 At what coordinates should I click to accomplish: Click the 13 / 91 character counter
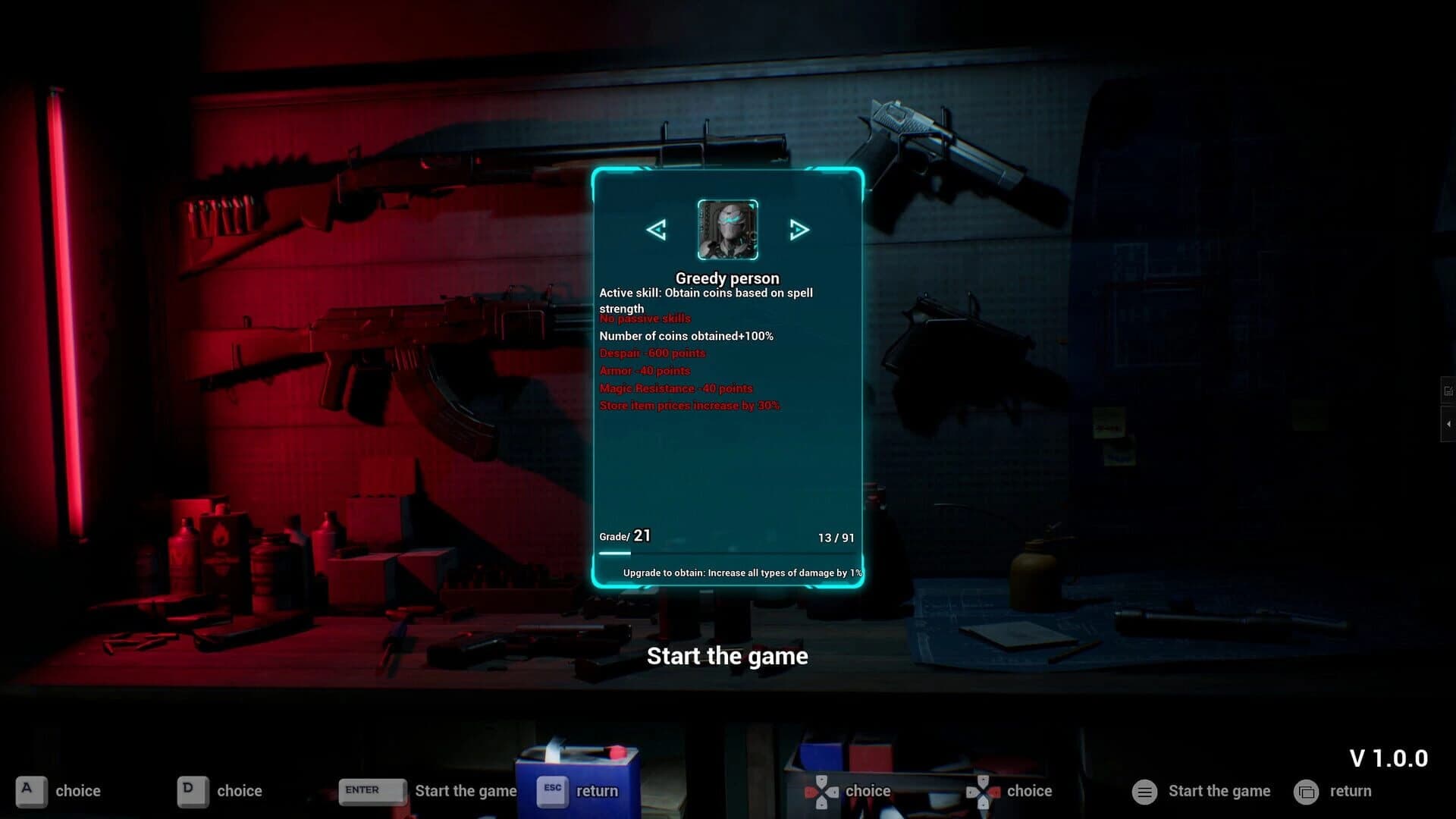(836, 538)
